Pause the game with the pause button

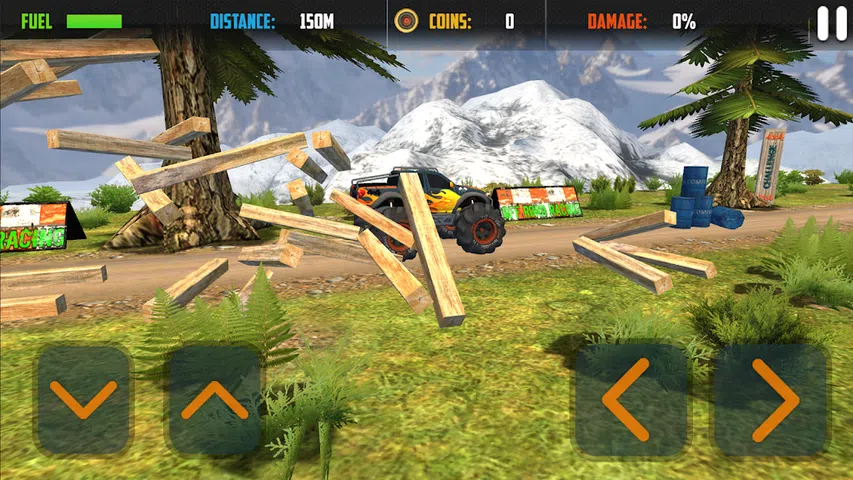click(831, 23)
